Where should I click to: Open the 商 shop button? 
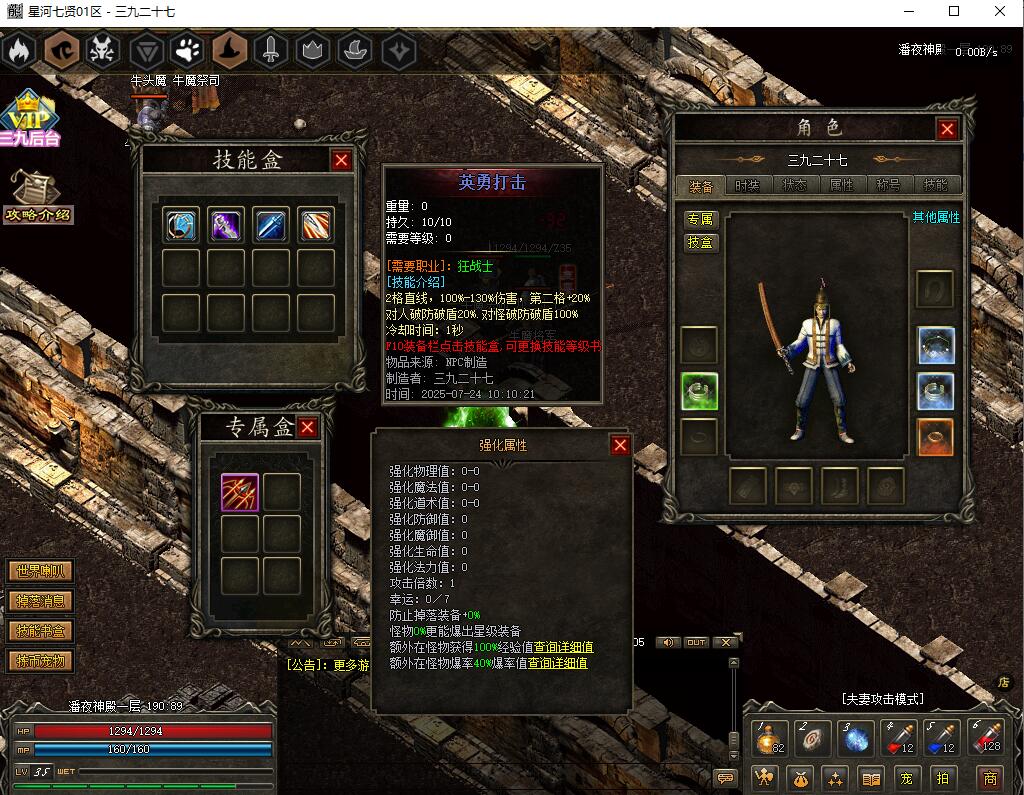[x=990, y=777]
